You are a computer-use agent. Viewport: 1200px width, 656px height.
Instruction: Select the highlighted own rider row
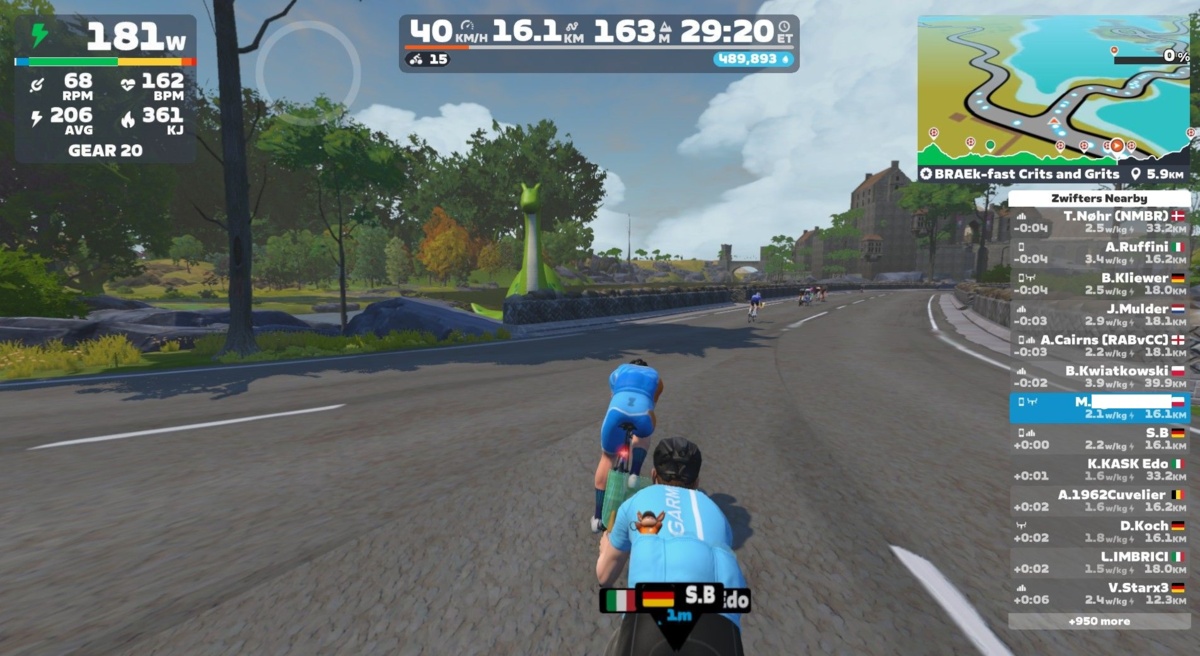tap(1098, 408)
